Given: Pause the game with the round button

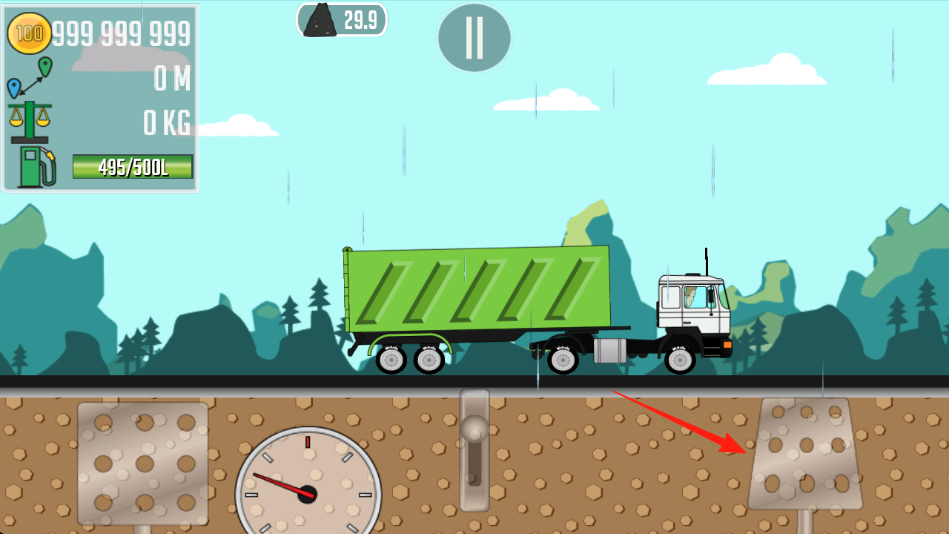Looking at the screenshot, I should coord(474,38).
